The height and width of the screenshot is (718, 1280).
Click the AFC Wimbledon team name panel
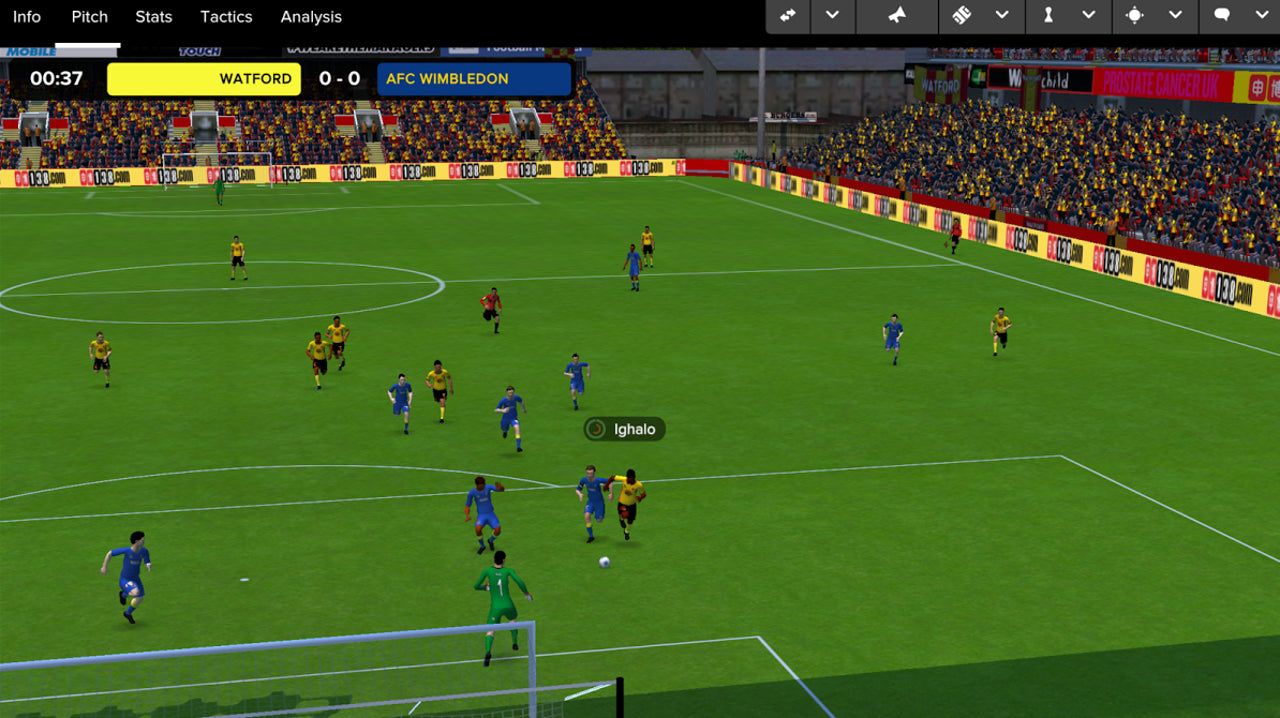point(474,79)
